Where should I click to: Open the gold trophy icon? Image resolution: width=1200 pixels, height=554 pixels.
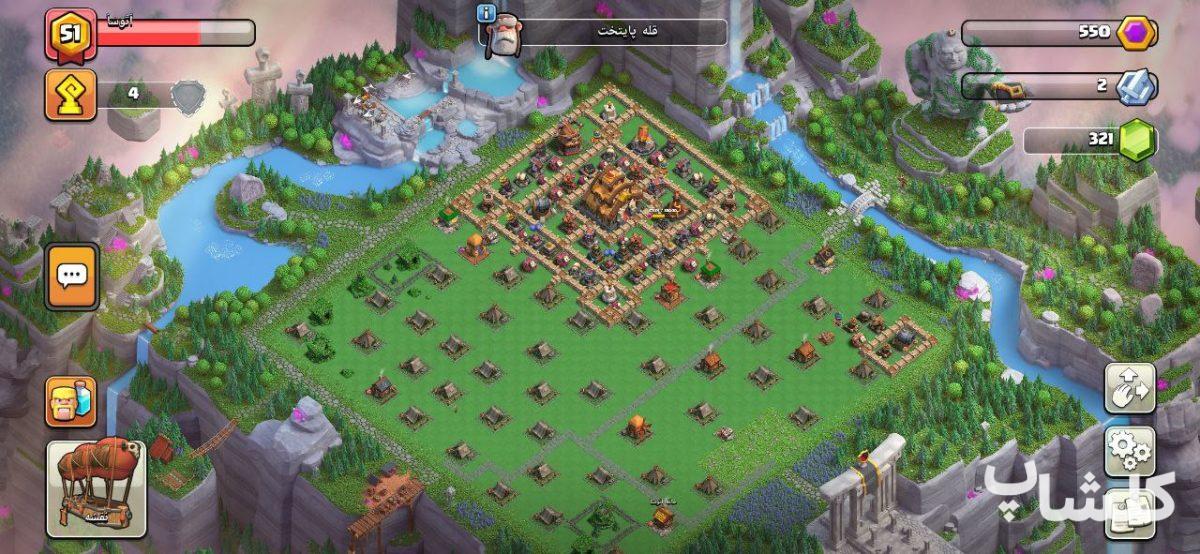click(x=71, y=95)
